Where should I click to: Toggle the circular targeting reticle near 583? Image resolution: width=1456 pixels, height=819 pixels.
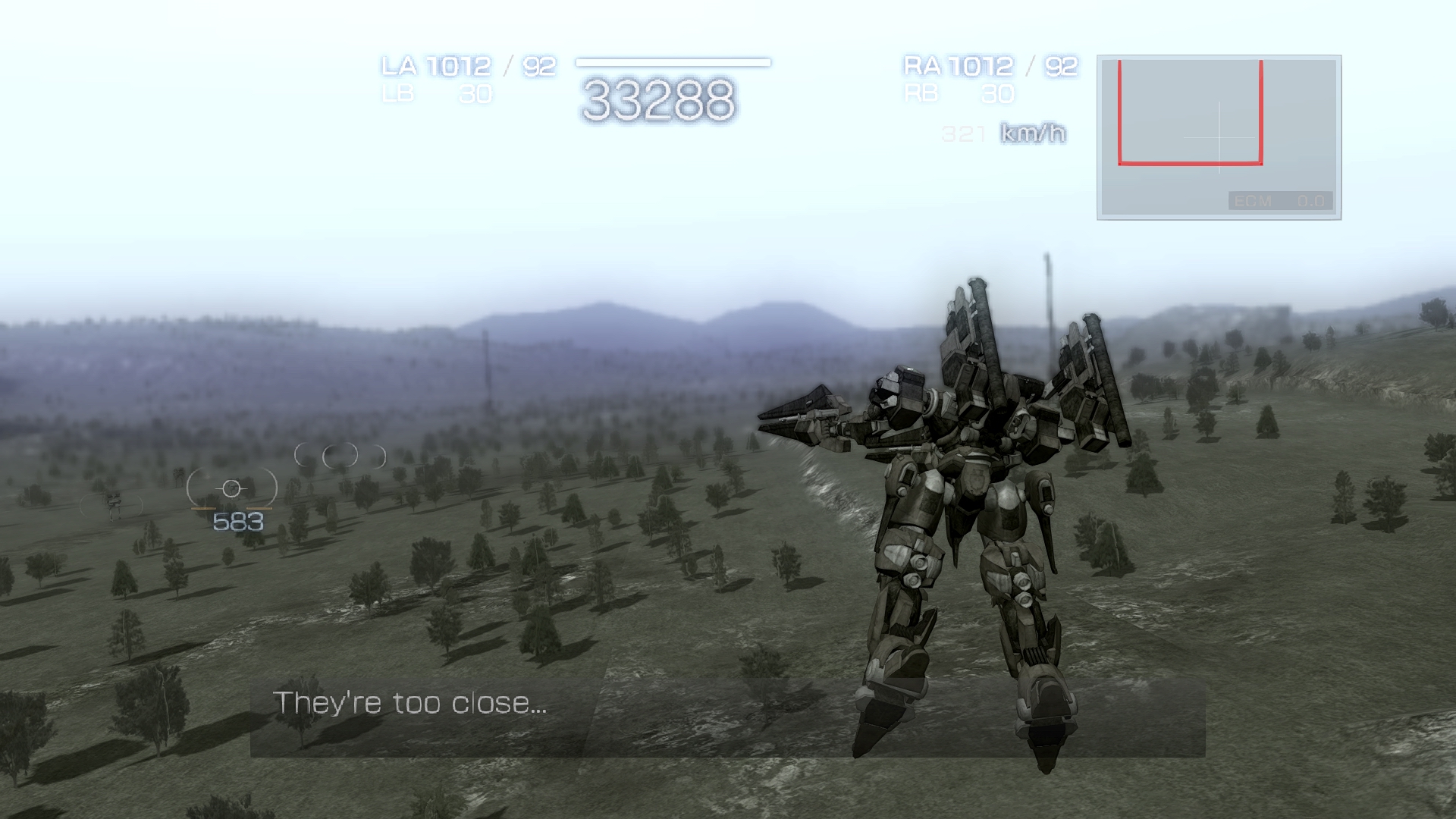pos(231,489)
